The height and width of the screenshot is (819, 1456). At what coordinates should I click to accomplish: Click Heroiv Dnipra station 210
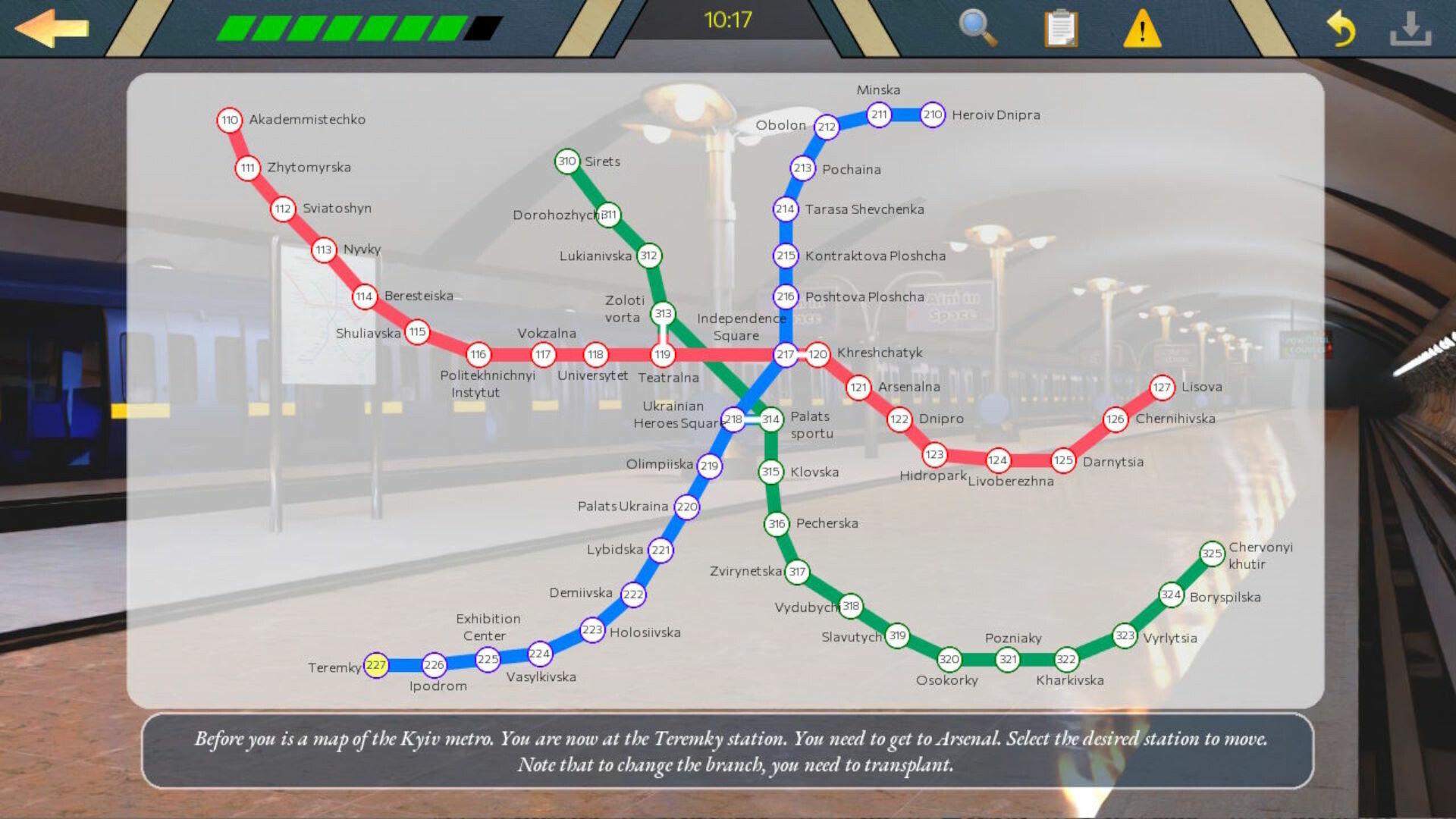[x=932, y=115]
